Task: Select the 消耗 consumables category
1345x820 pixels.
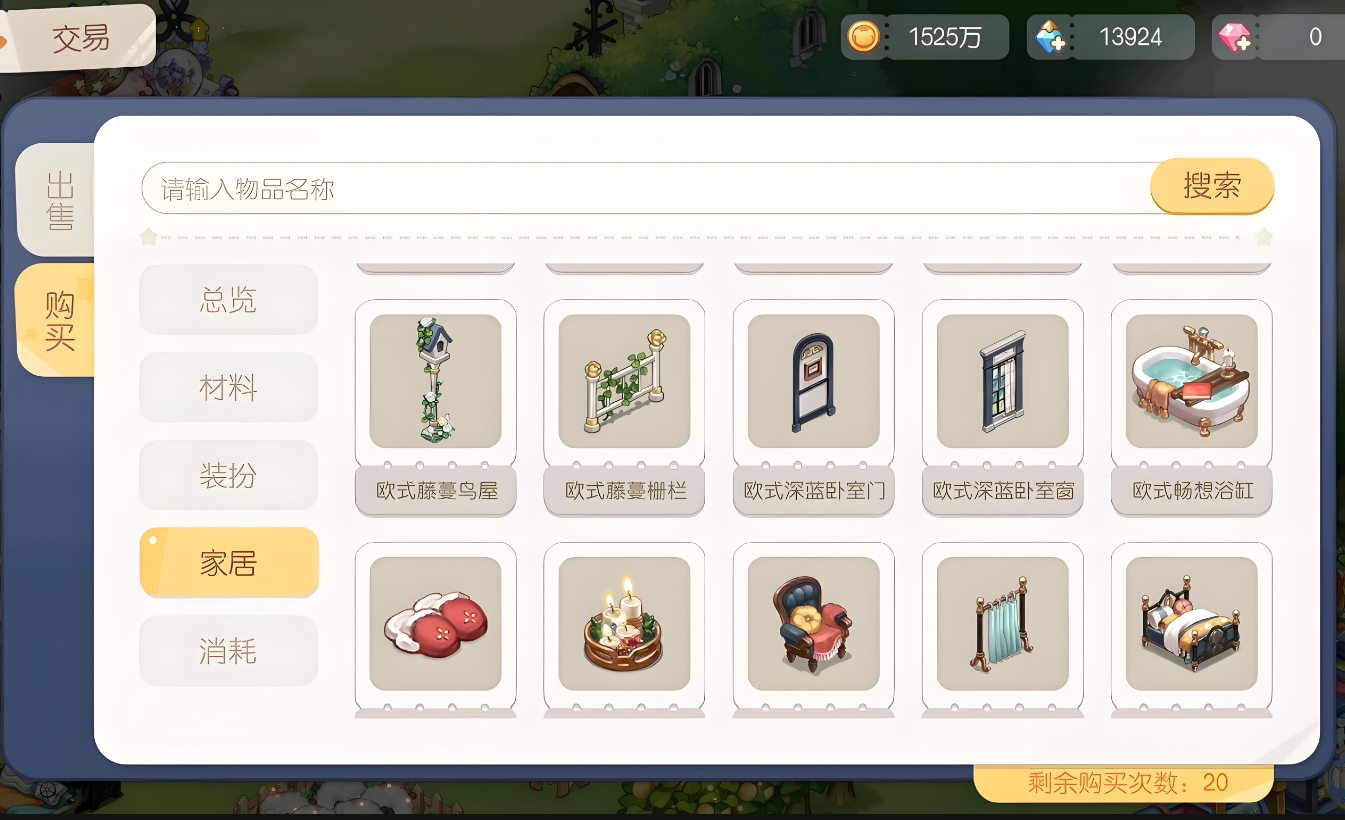Action: 228,650
